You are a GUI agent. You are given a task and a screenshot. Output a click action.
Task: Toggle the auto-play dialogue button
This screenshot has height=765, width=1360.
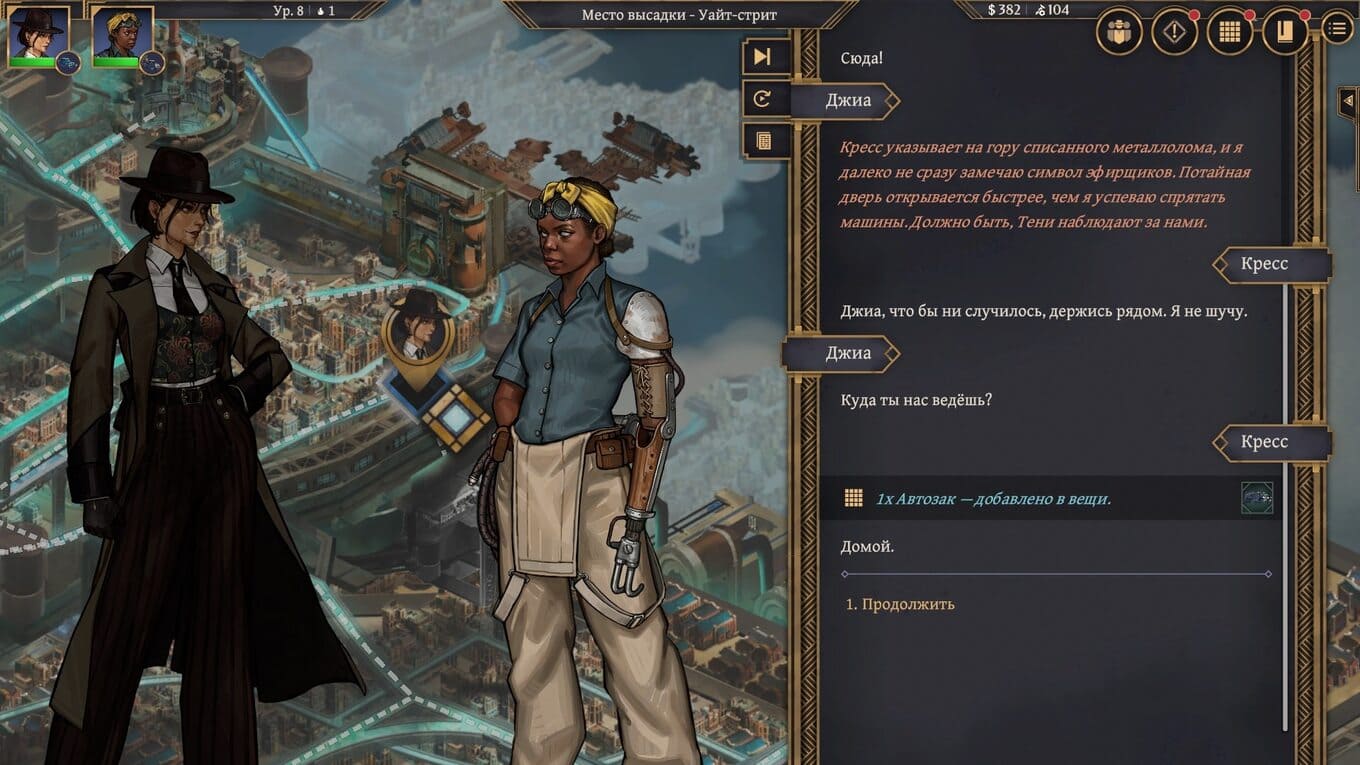(x=763, y=99)
